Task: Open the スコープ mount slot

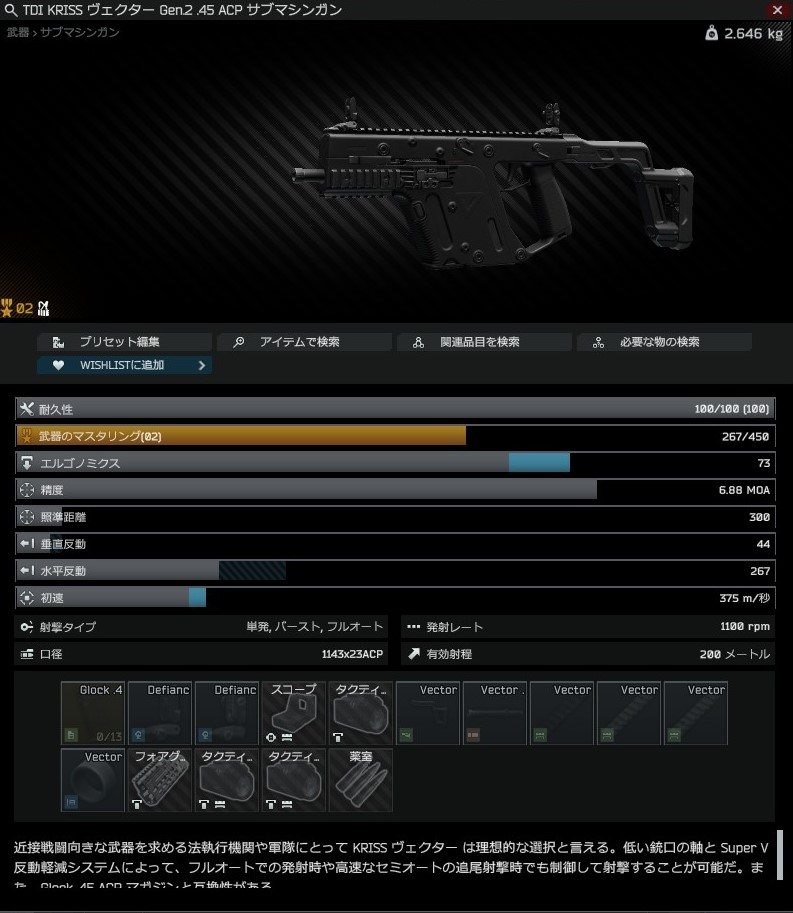Action: [294, 713]
